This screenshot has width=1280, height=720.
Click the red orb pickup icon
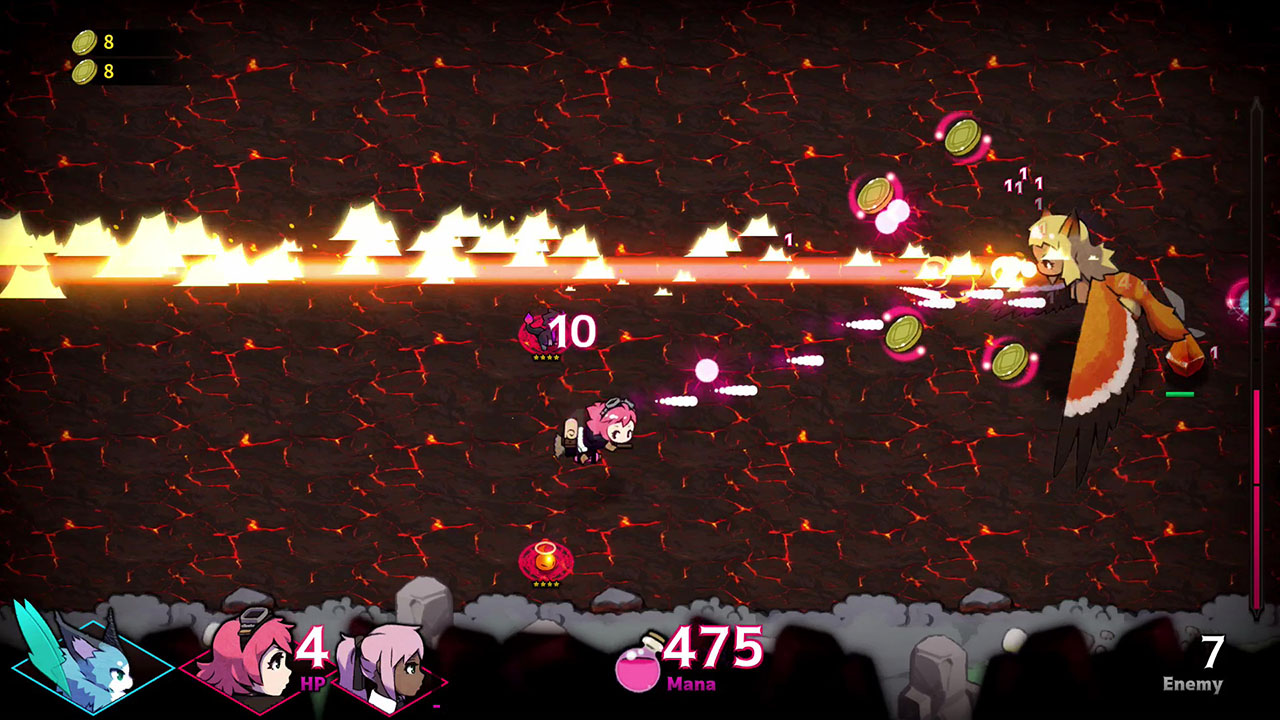(x=547, y=560)
